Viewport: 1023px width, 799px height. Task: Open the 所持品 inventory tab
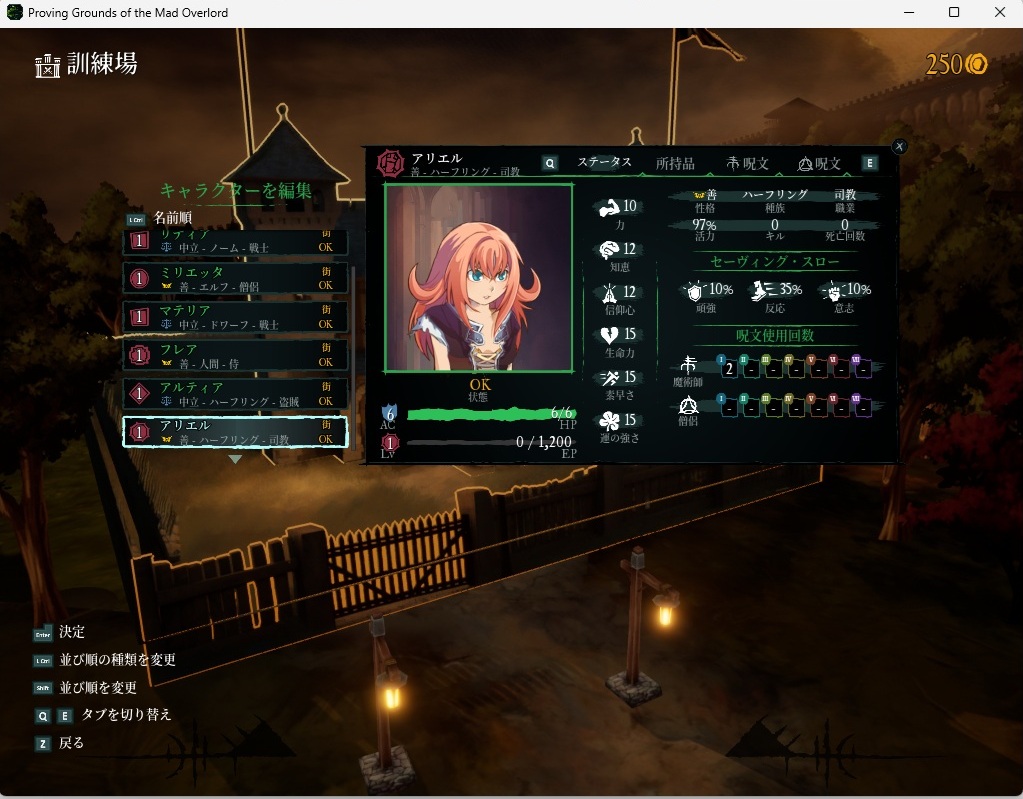pyautogui.click(x=675, y=163)
